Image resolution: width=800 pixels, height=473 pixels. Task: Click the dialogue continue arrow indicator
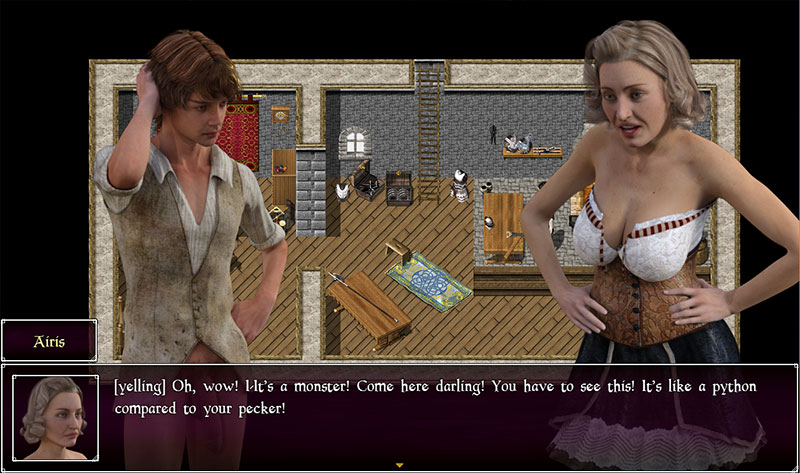(400, 465)
